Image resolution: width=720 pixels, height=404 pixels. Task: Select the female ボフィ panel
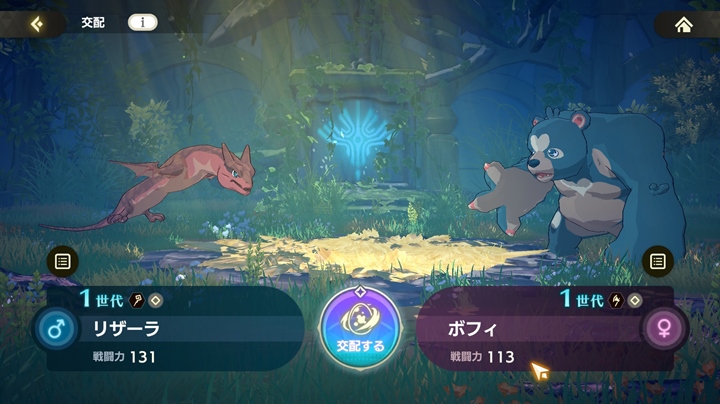[530, 330]
